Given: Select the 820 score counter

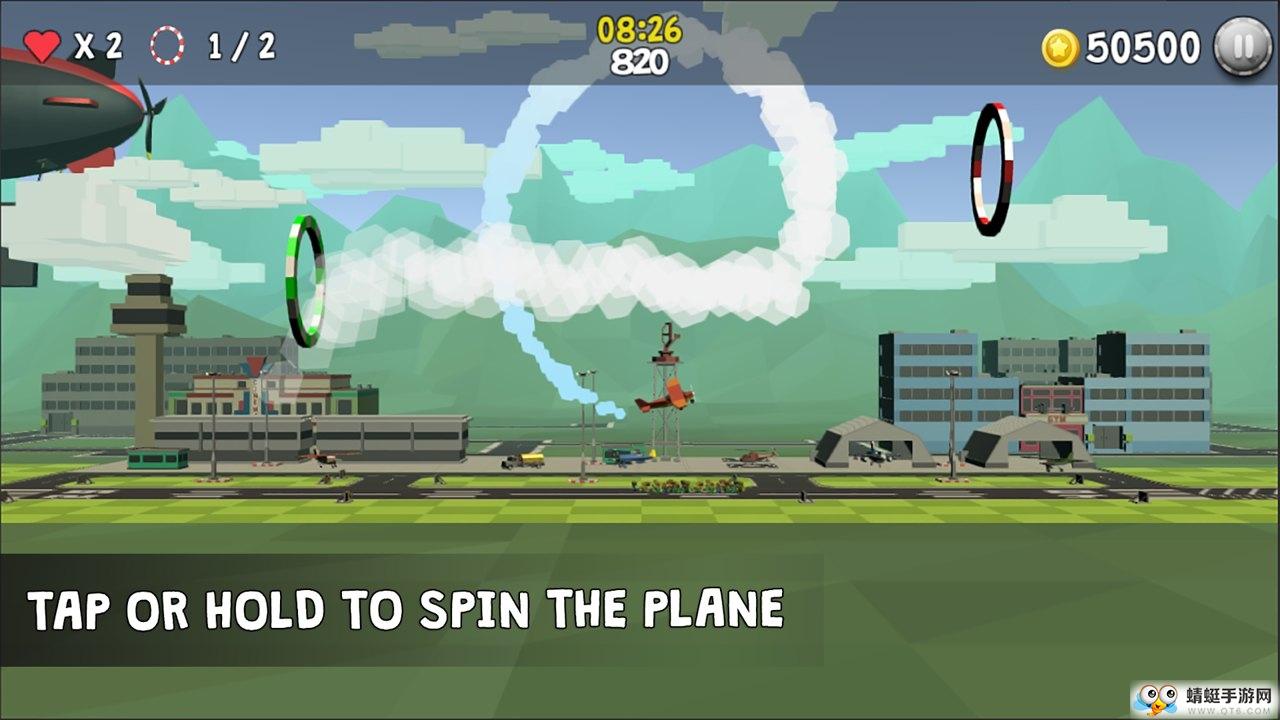Looking at the screenshot, I should coord(640,60).
